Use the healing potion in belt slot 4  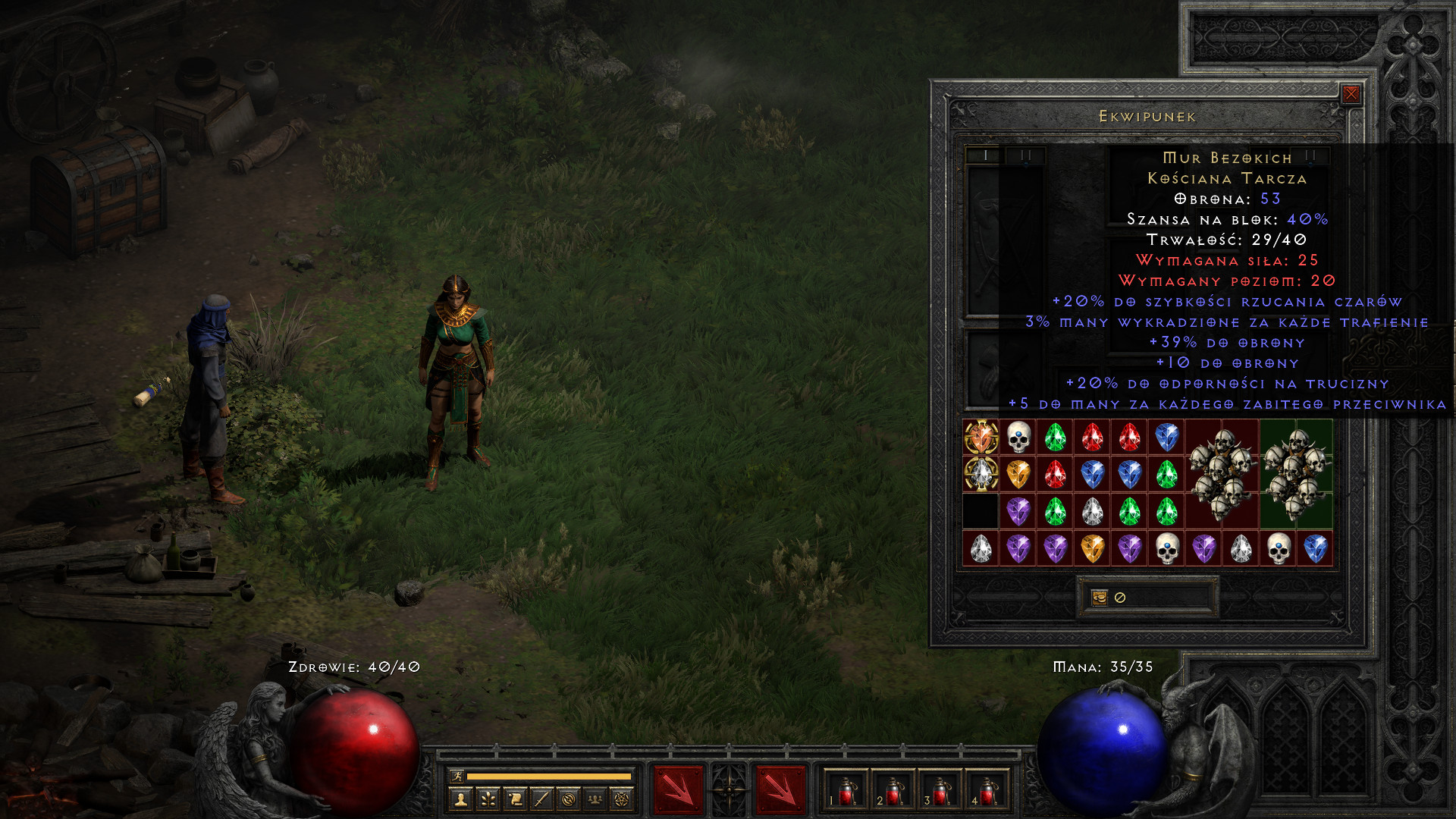point(988,791)
